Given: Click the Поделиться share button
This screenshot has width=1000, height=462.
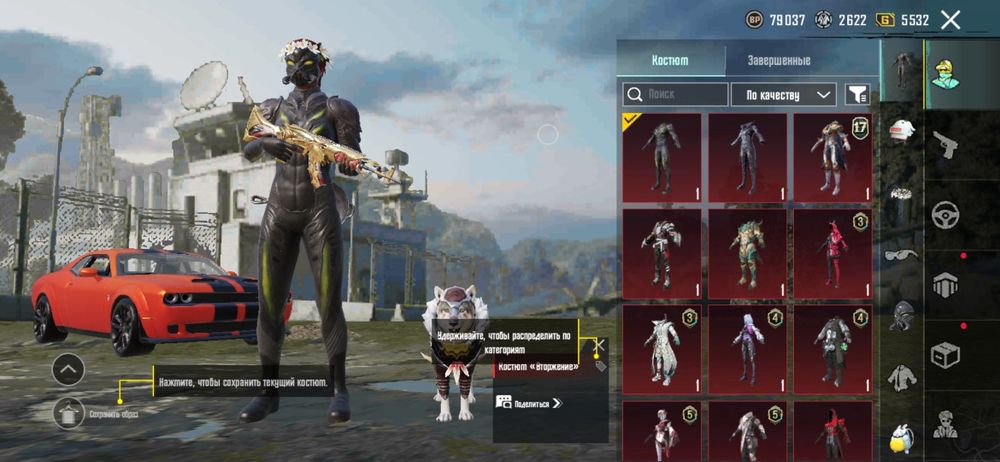Looking at the screenshot, I should coord(530,403).
